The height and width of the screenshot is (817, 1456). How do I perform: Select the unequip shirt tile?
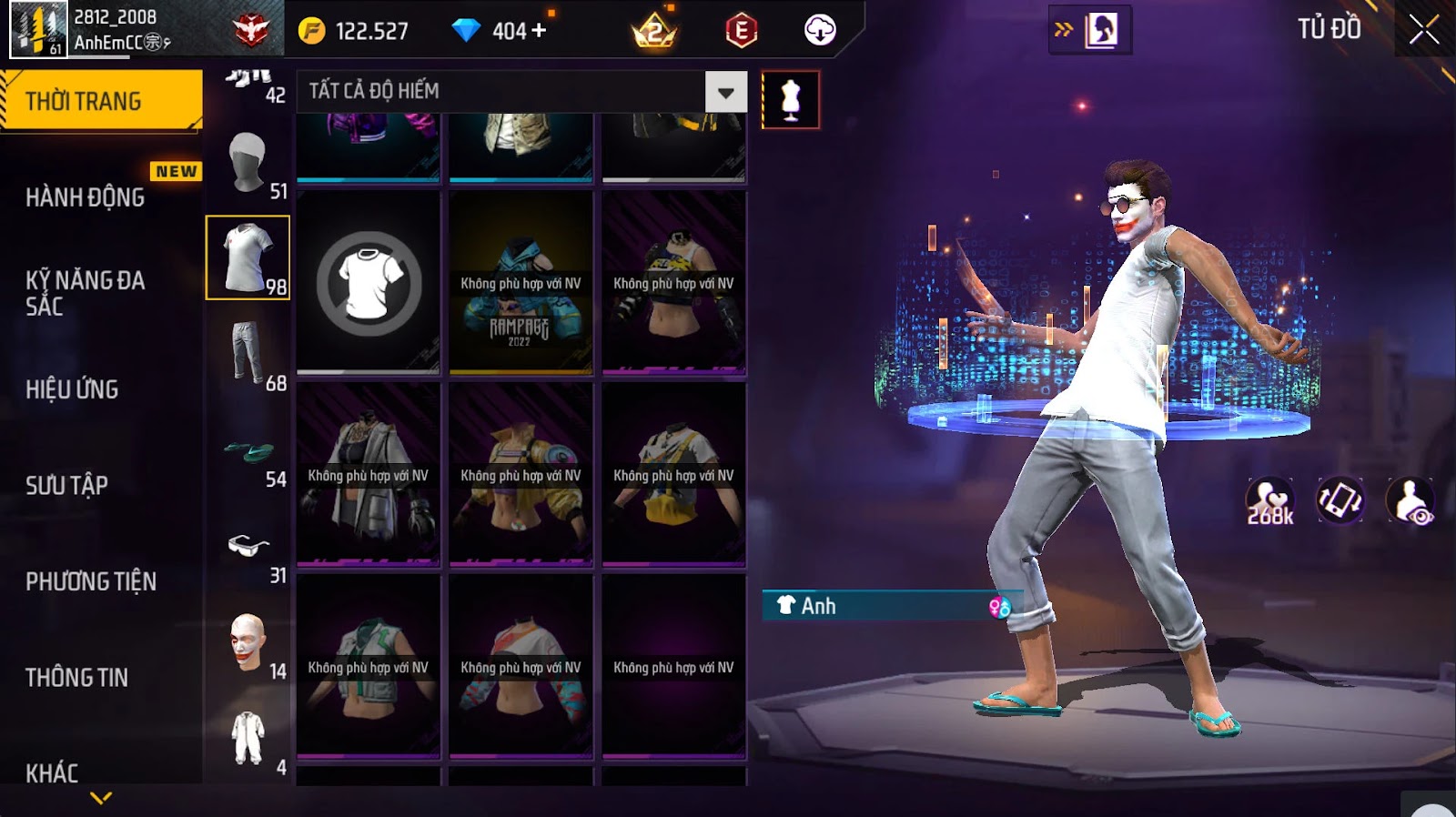tap(369, 283)
